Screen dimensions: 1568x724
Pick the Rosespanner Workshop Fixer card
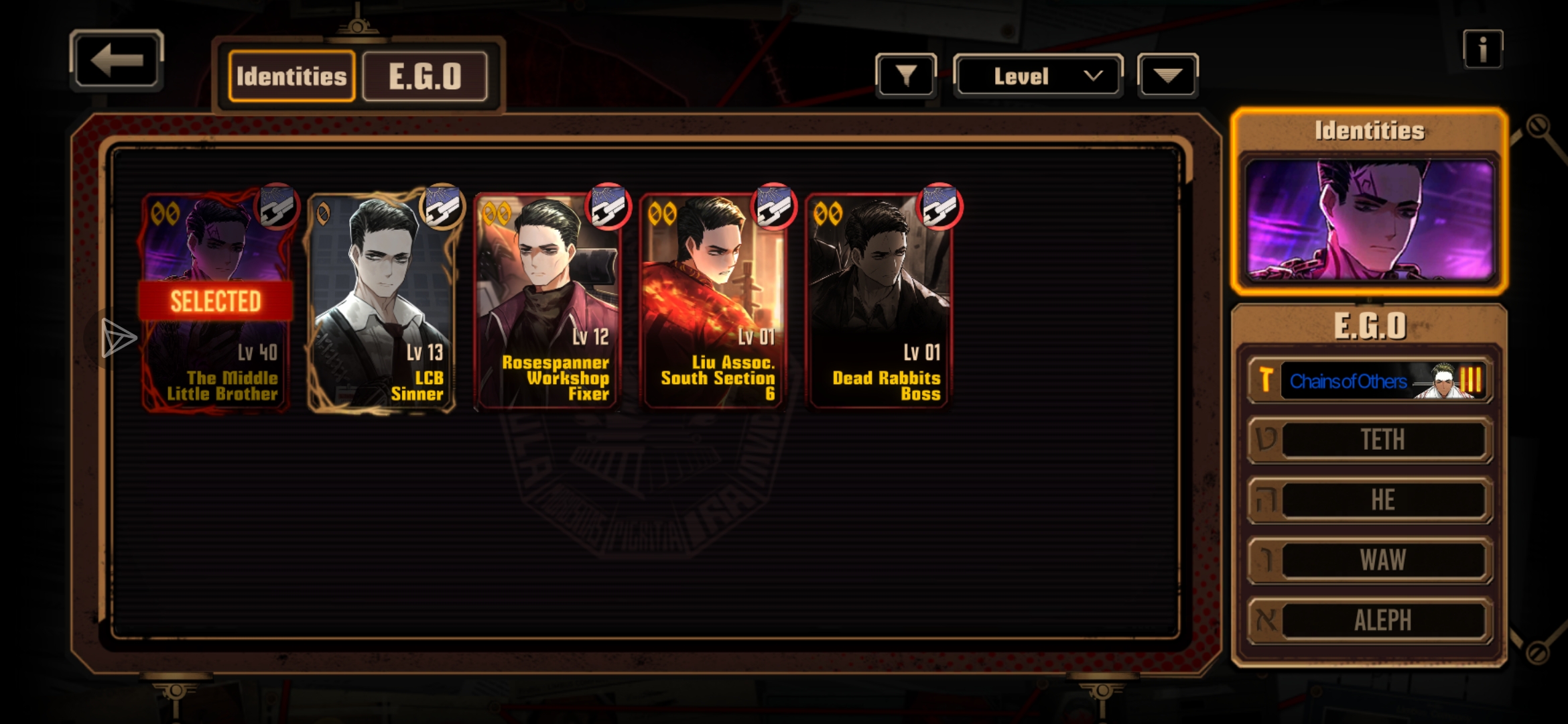coord(547,302)
